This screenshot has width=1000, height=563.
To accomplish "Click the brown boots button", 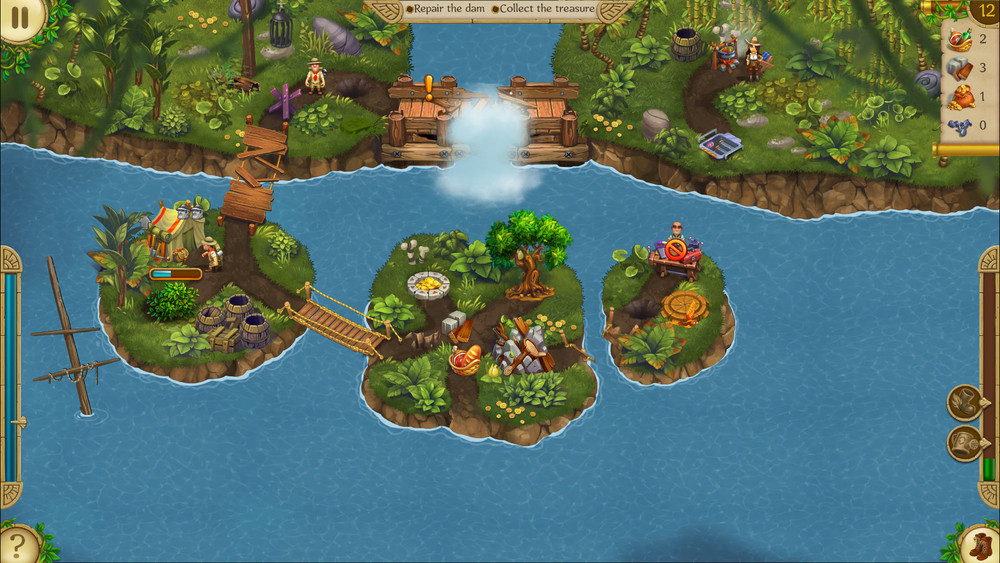I will tap(978, 545).
